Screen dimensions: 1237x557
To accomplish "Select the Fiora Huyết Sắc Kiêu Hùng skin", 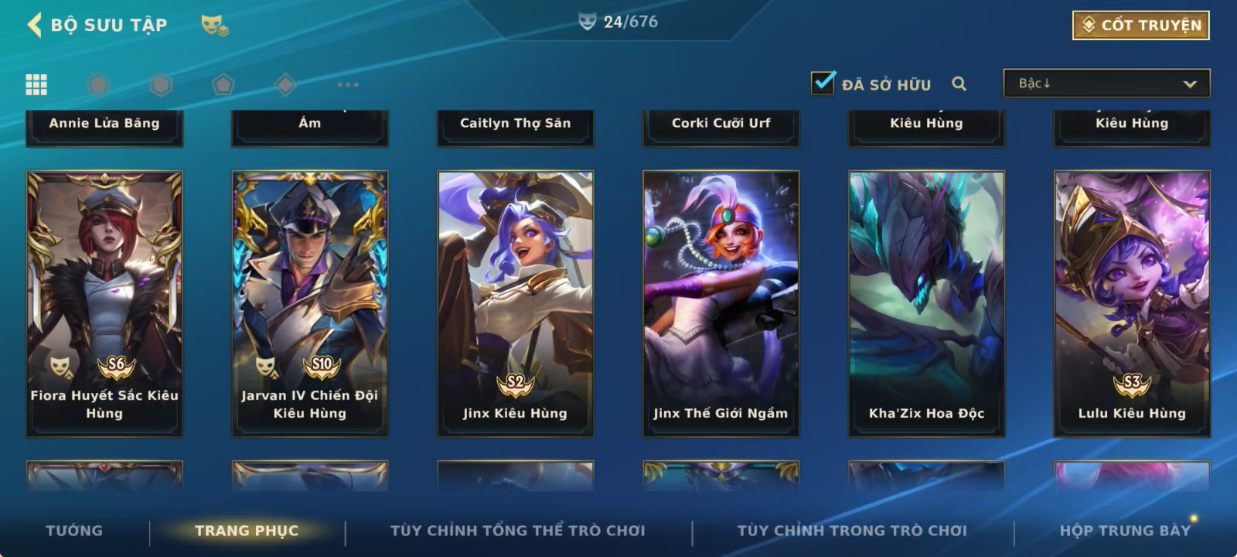I will [x=104, y=303].
